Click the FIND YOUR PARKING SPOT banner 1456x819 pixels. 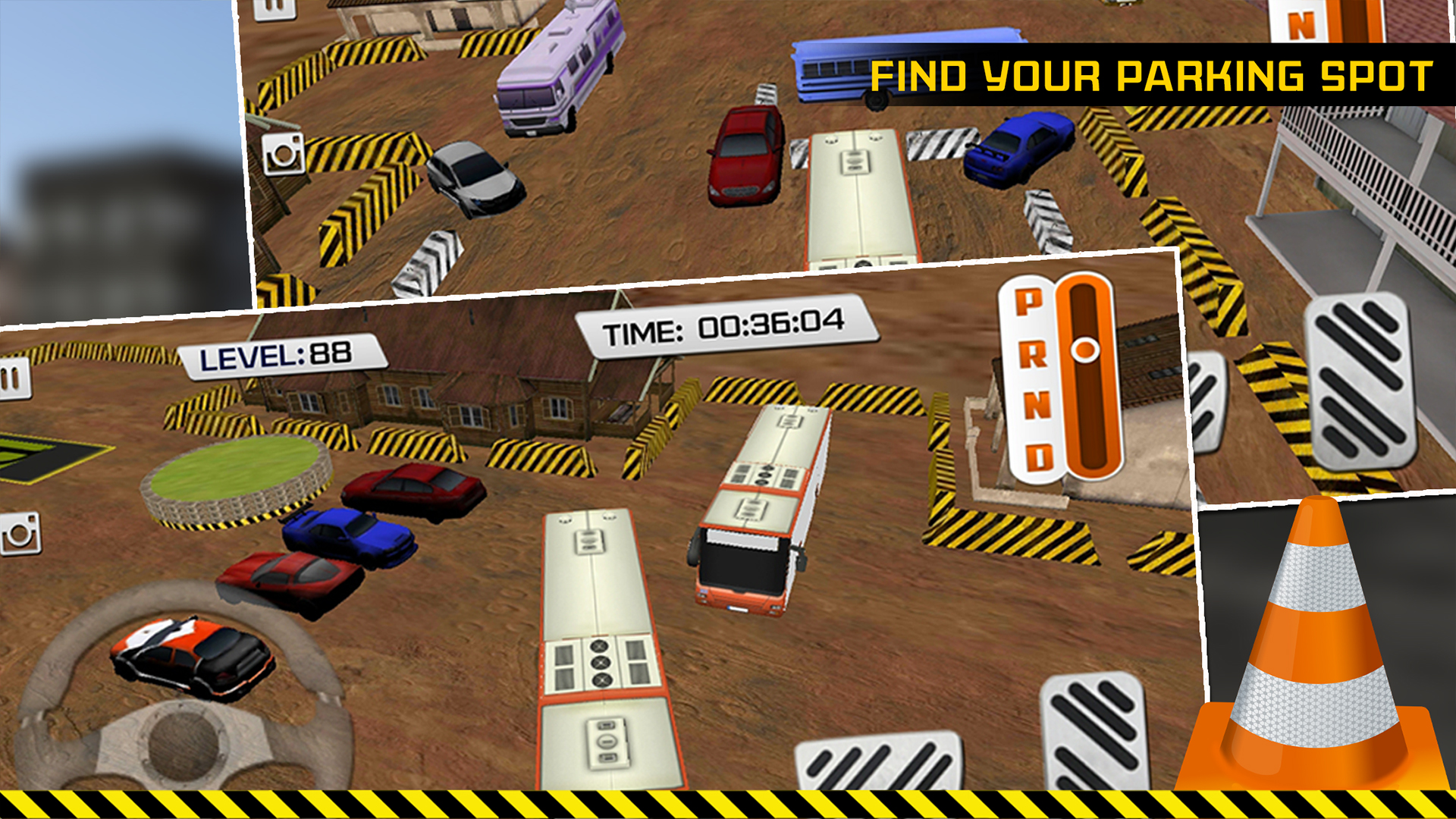1153,72
